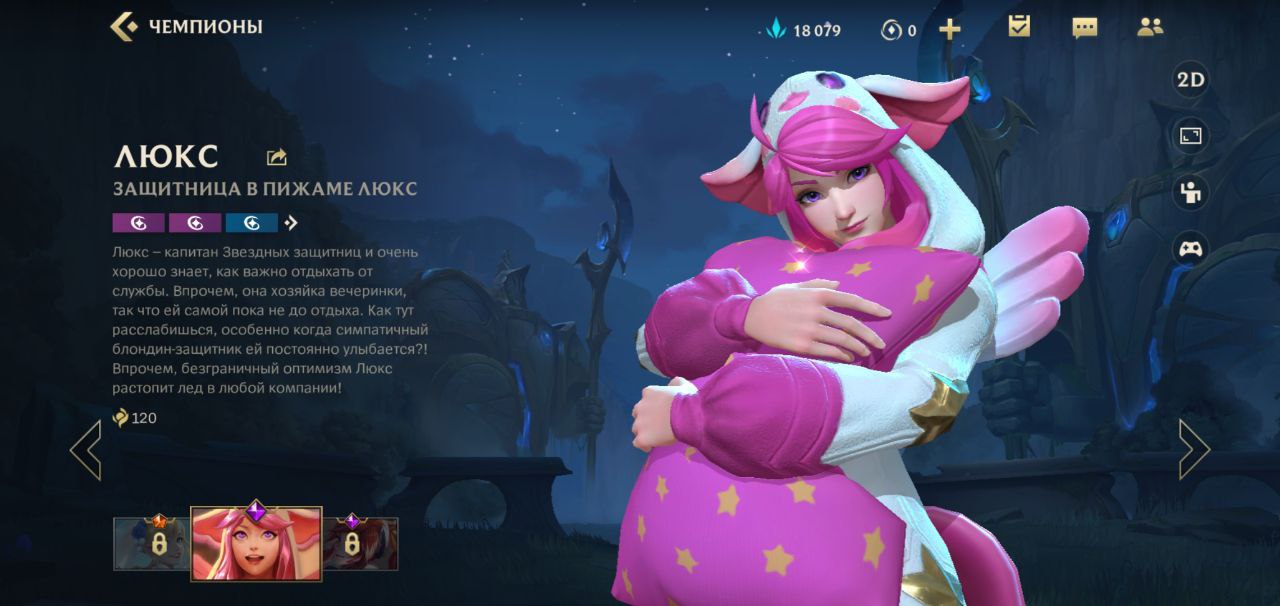Viewport: 1280px width, 606px height.
Task: Switch to the 2D splash view
Action: pos(1190,81)
